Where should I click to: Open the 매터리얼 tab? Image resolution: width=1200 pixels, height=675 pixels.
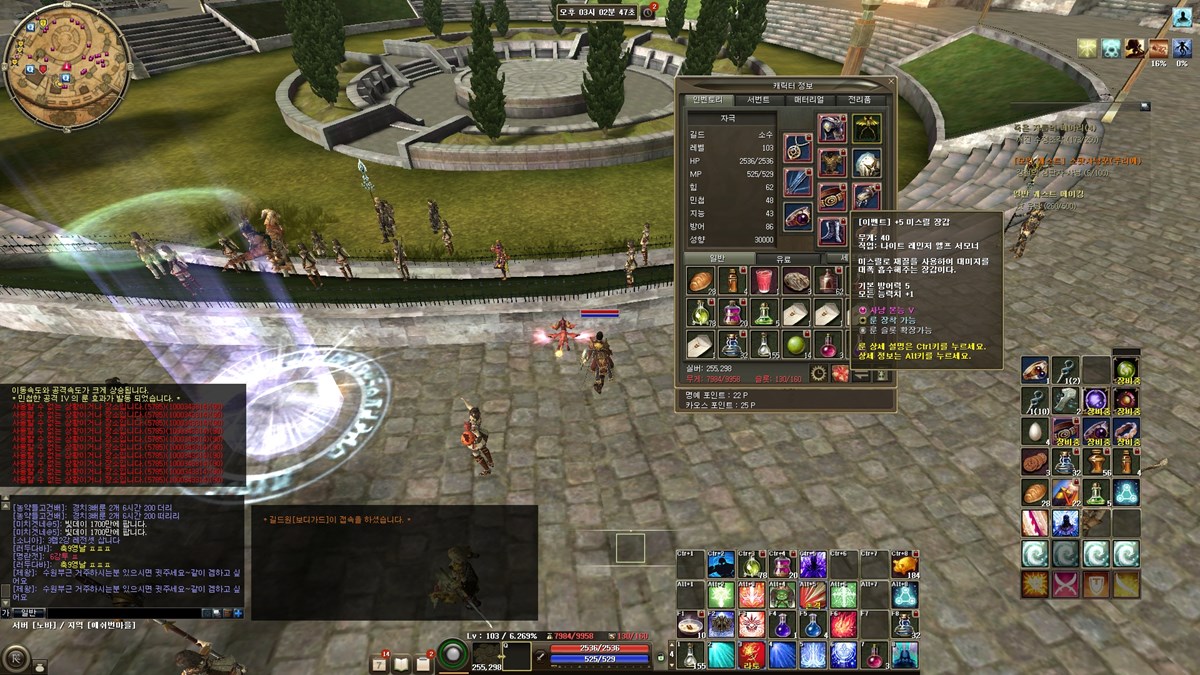[809, 100]
